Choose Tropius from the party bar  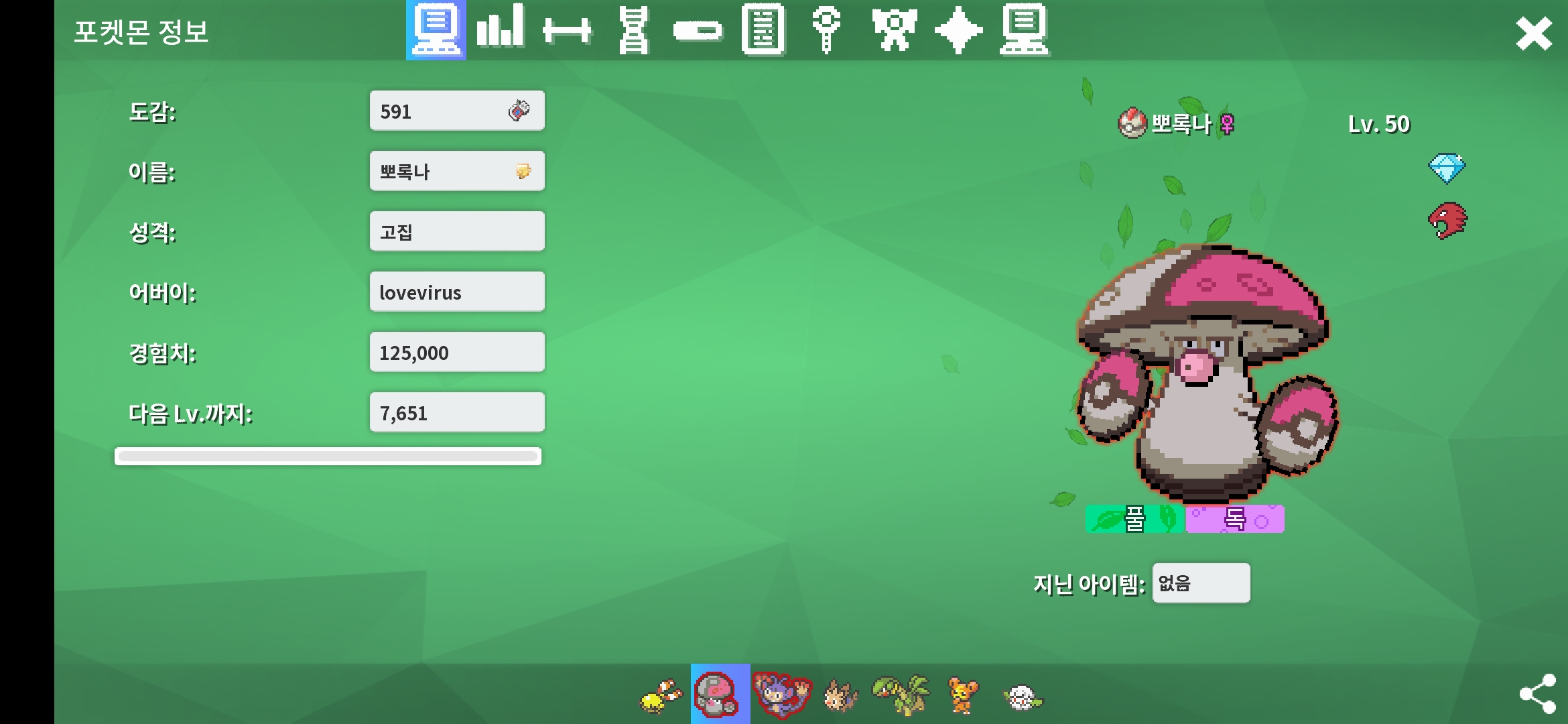[x=901, y=695]
